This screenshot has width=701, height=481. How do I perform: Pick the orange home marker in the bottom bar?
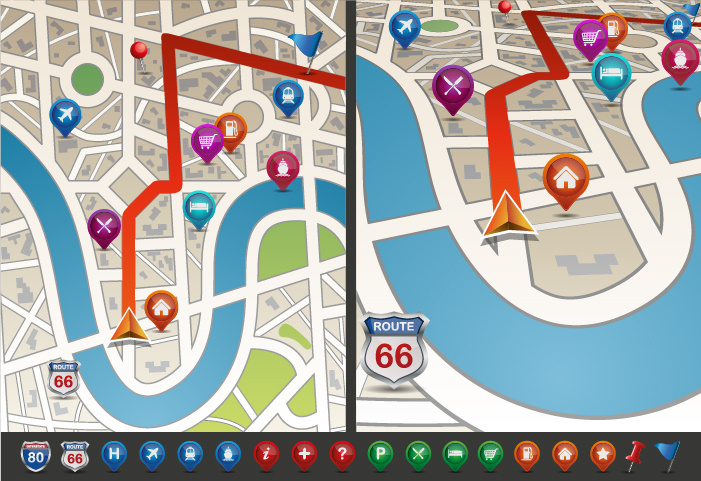tap(565, 455)
